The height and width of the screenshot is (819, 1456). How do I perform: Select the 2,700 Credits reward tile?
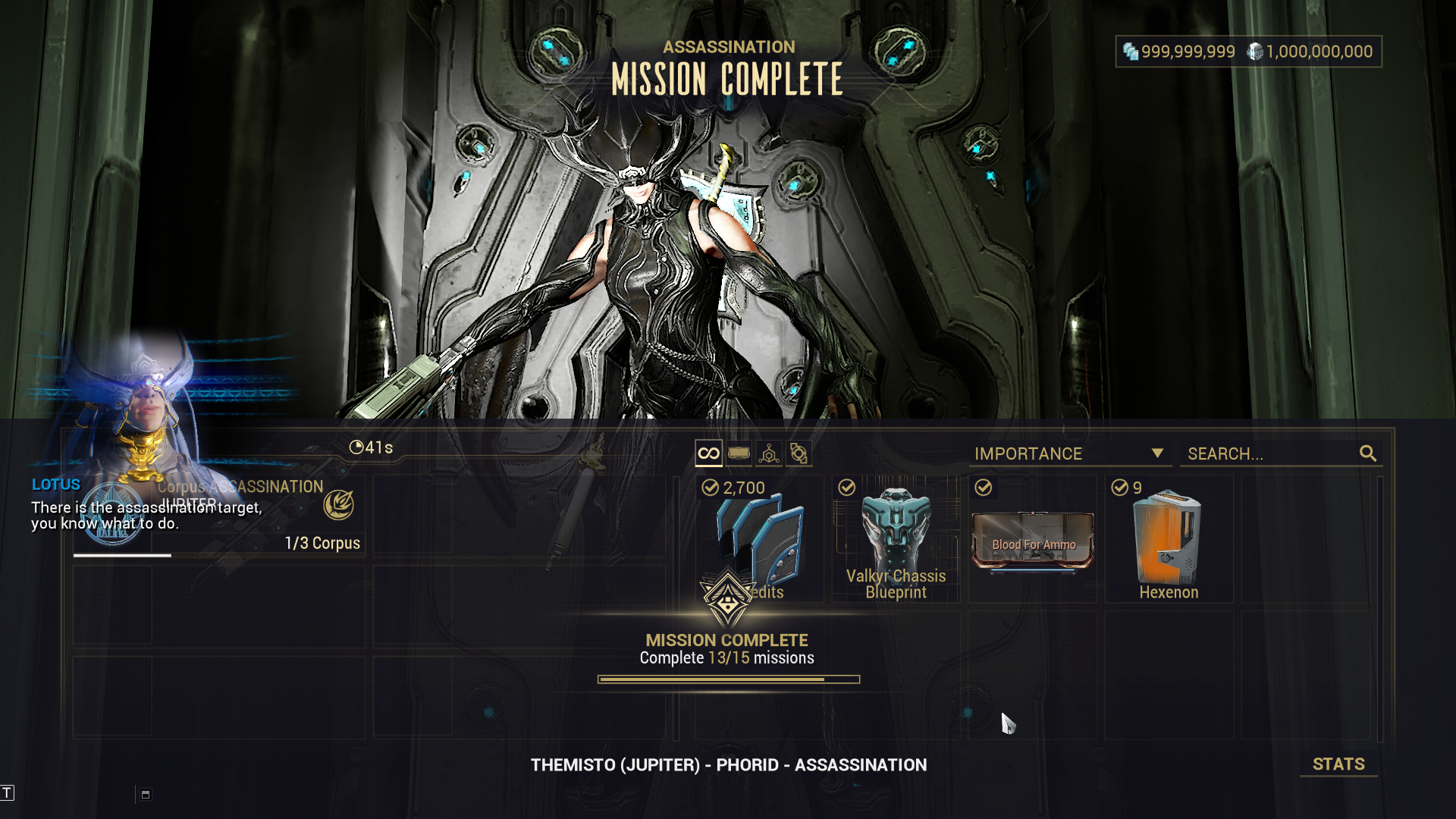point(759,539)
